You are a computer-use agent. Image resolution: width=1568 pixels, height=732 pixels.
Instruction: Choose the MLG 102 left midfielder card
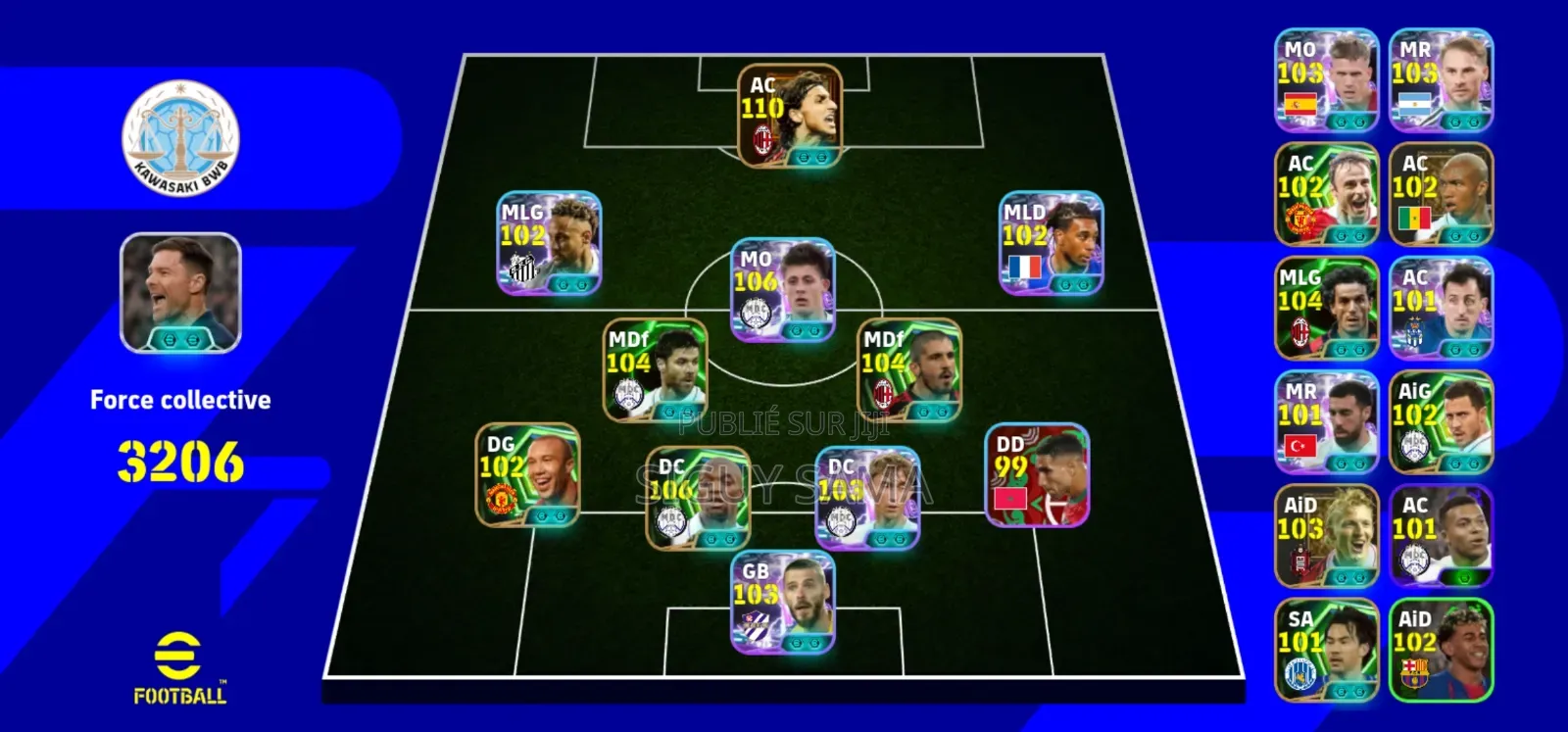(x=549, y=242)
